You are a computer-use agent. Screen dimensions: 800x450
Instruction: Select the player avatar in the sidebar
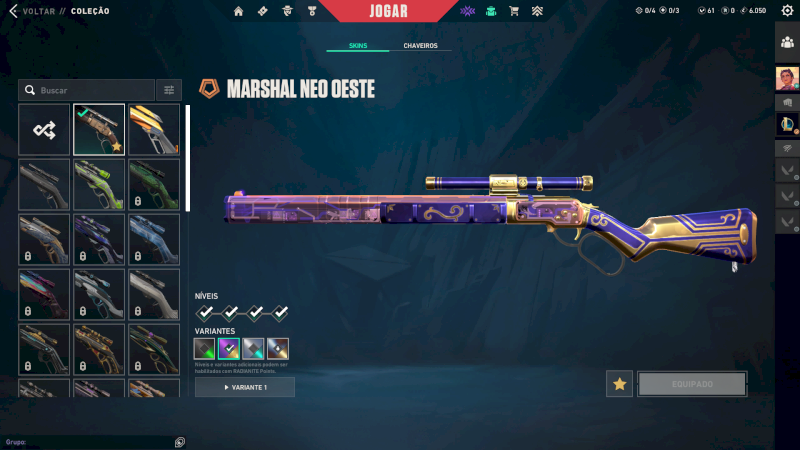click(787, 78)
